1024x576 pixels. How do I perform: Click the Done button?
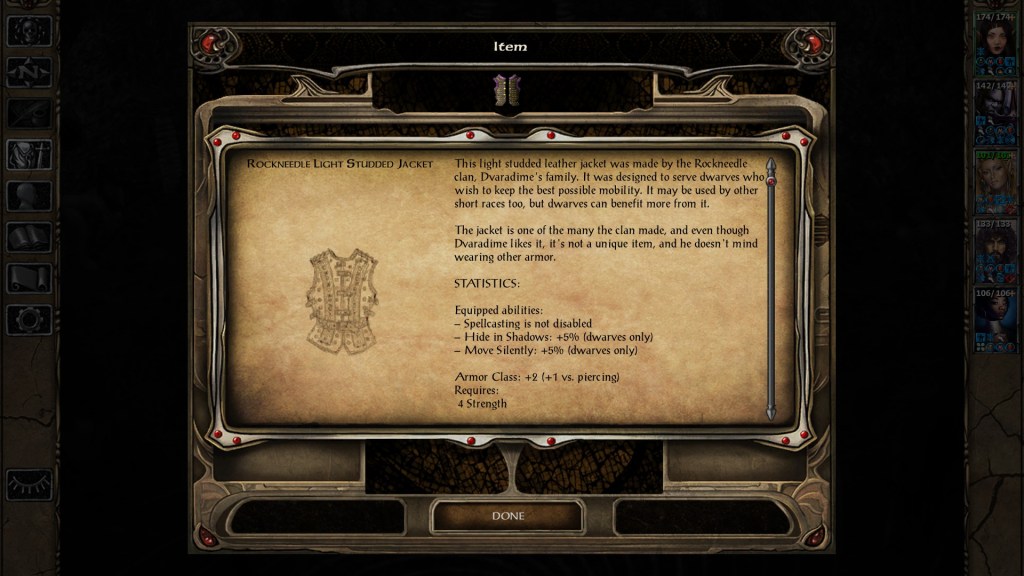click(507, 516)
